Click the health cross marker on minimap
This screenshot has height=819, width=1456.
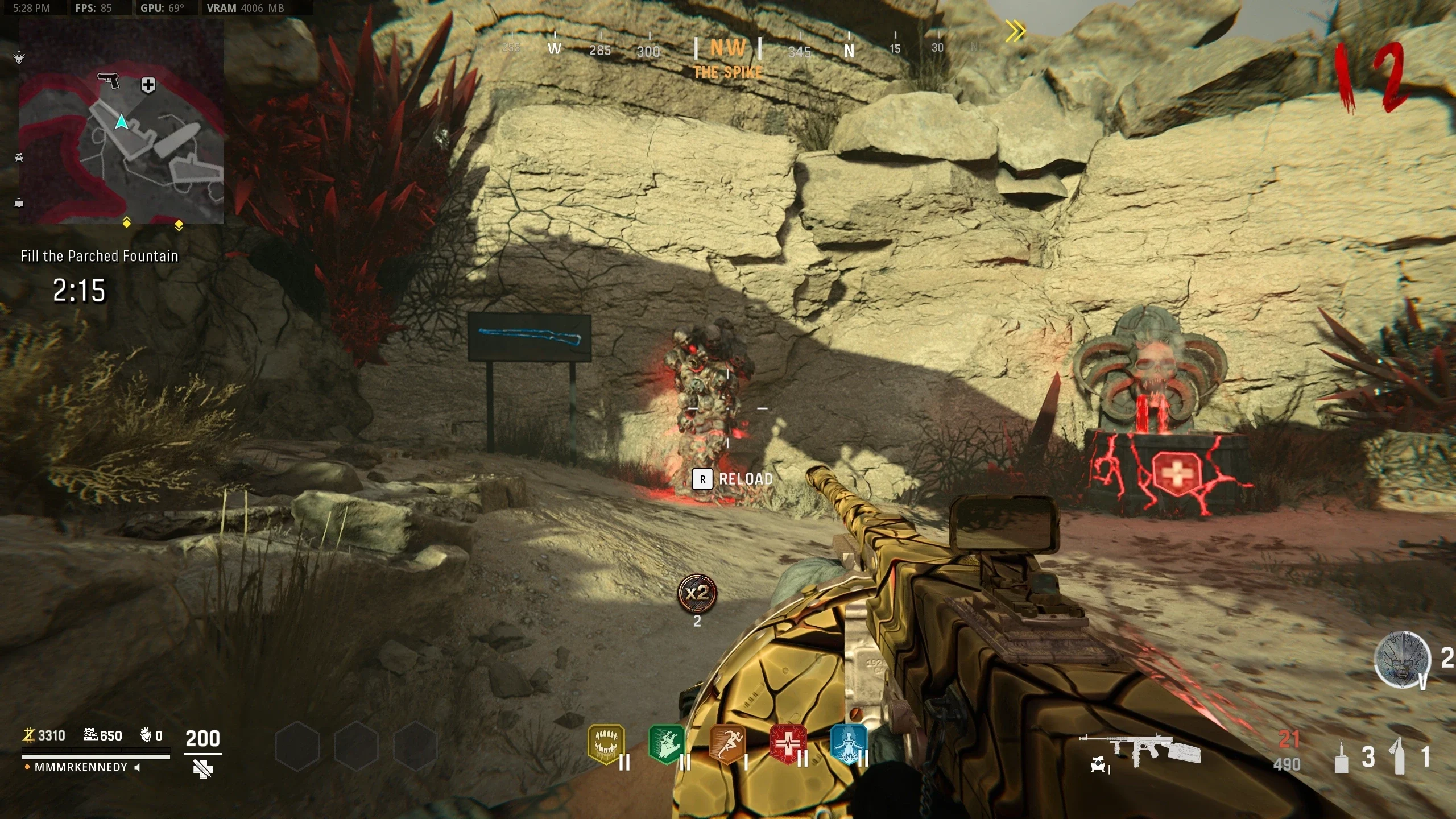tap(148, 85)
